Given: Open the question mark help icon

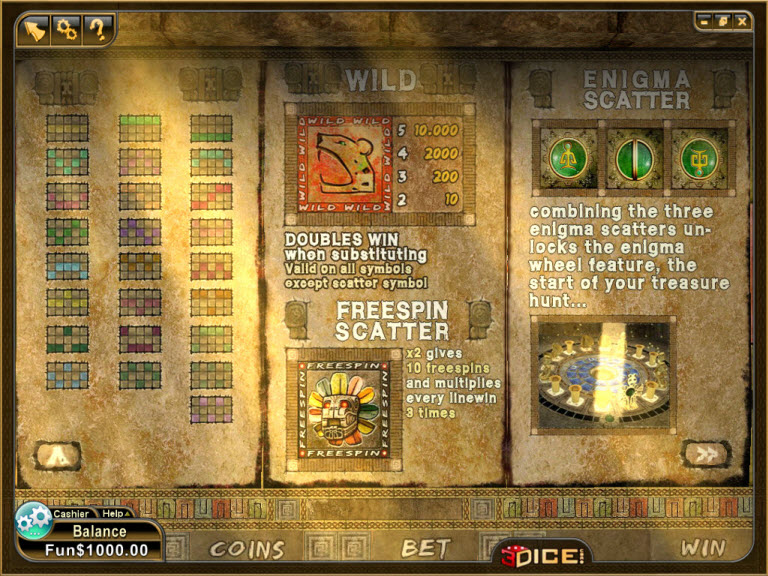Looking at the screenshot, I should click(x=97, y=29).
